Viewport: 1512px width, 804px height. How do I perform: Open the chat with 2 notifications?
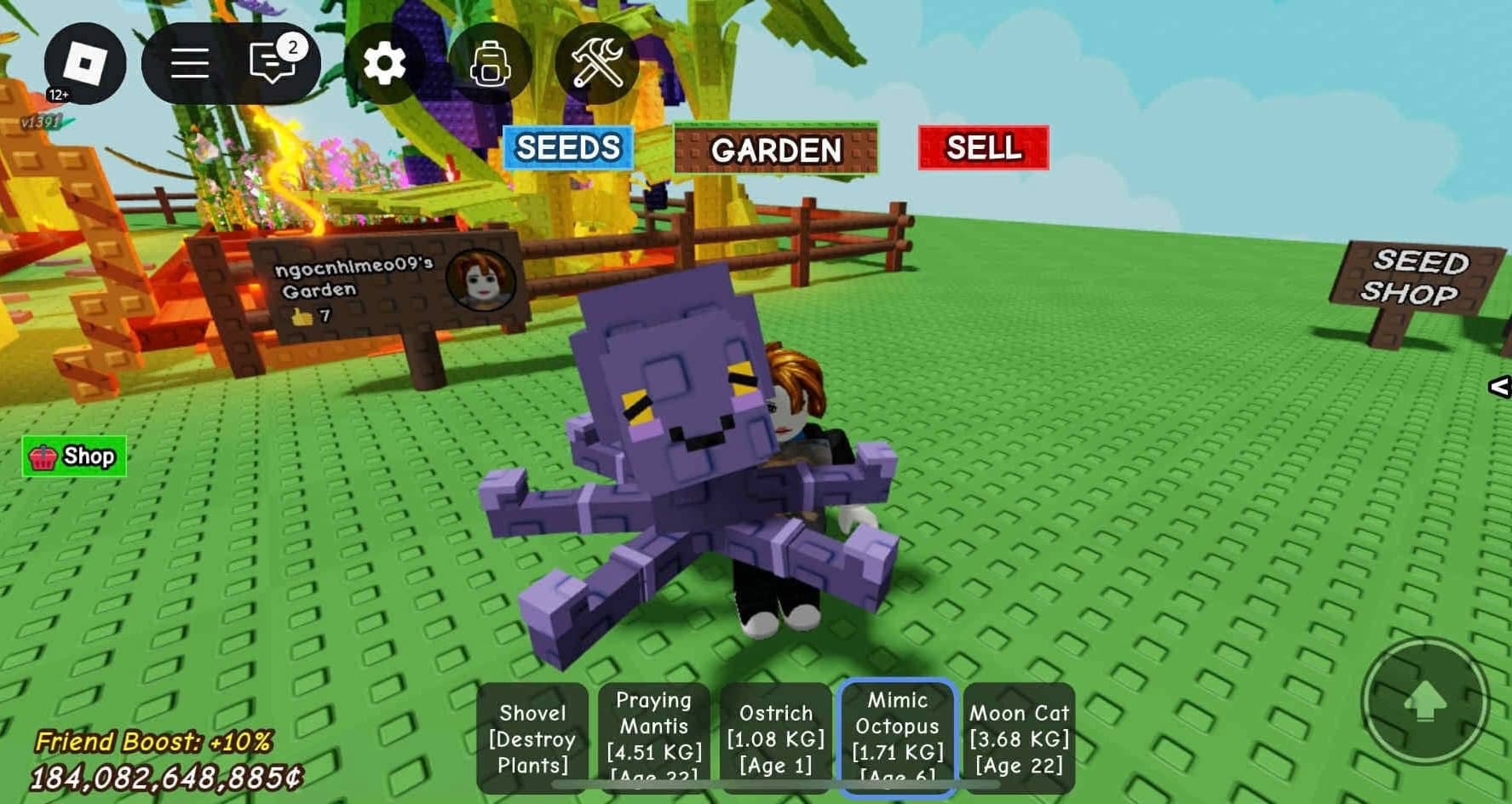pyautogui.click(x=273, y=63)
